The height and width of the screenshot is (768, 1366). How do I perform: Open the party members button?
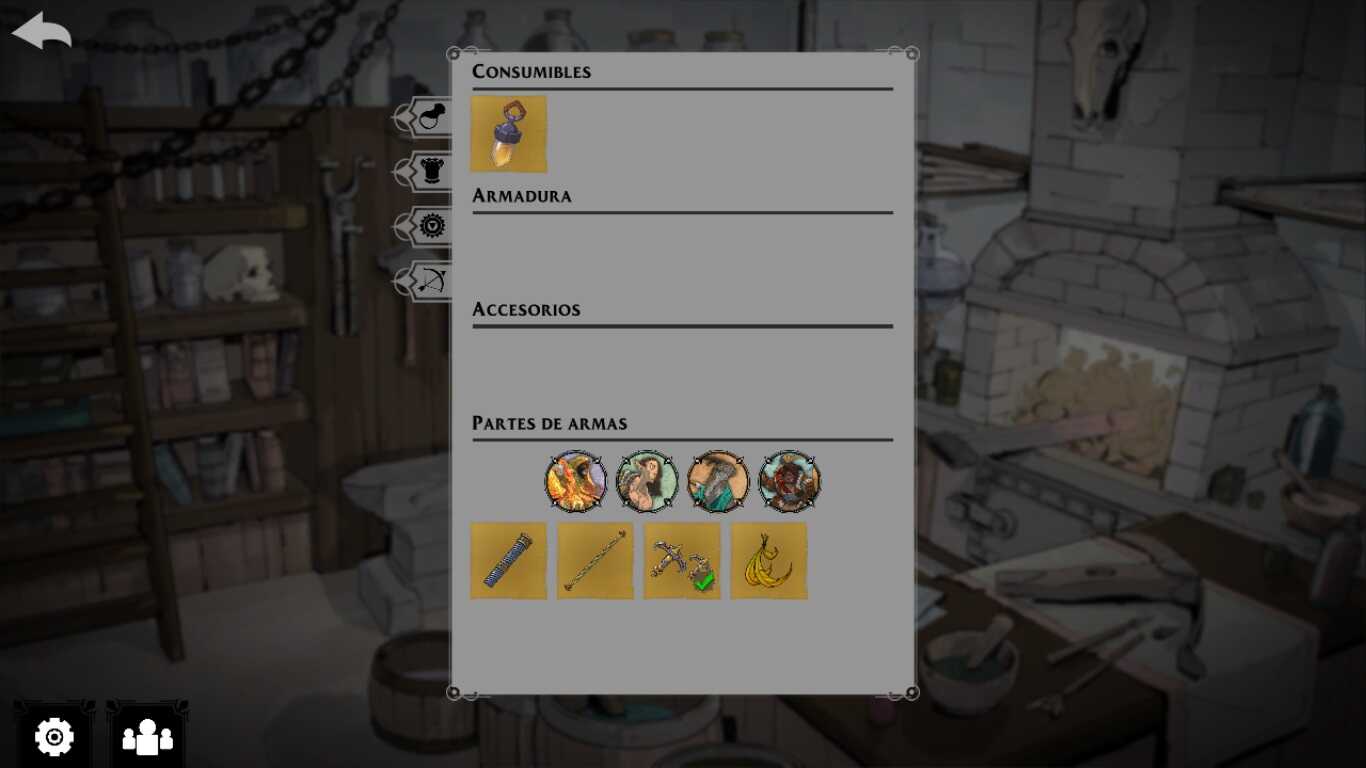(x=147, y=737)
